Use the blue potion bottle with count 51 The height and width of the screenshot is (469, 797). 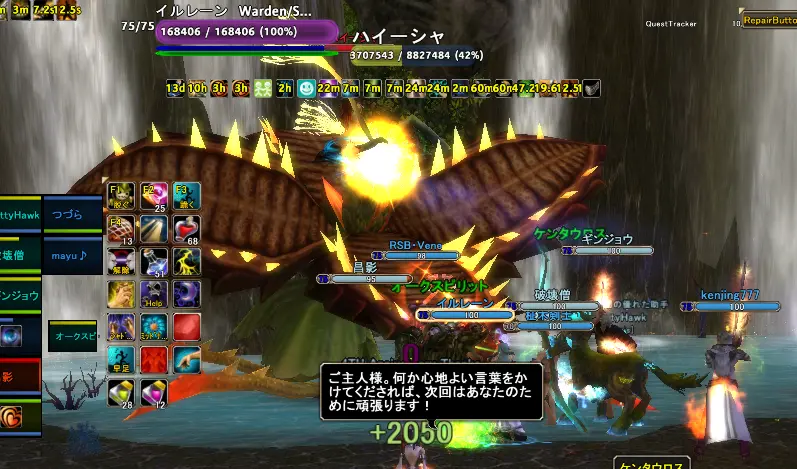pos(153,261)
